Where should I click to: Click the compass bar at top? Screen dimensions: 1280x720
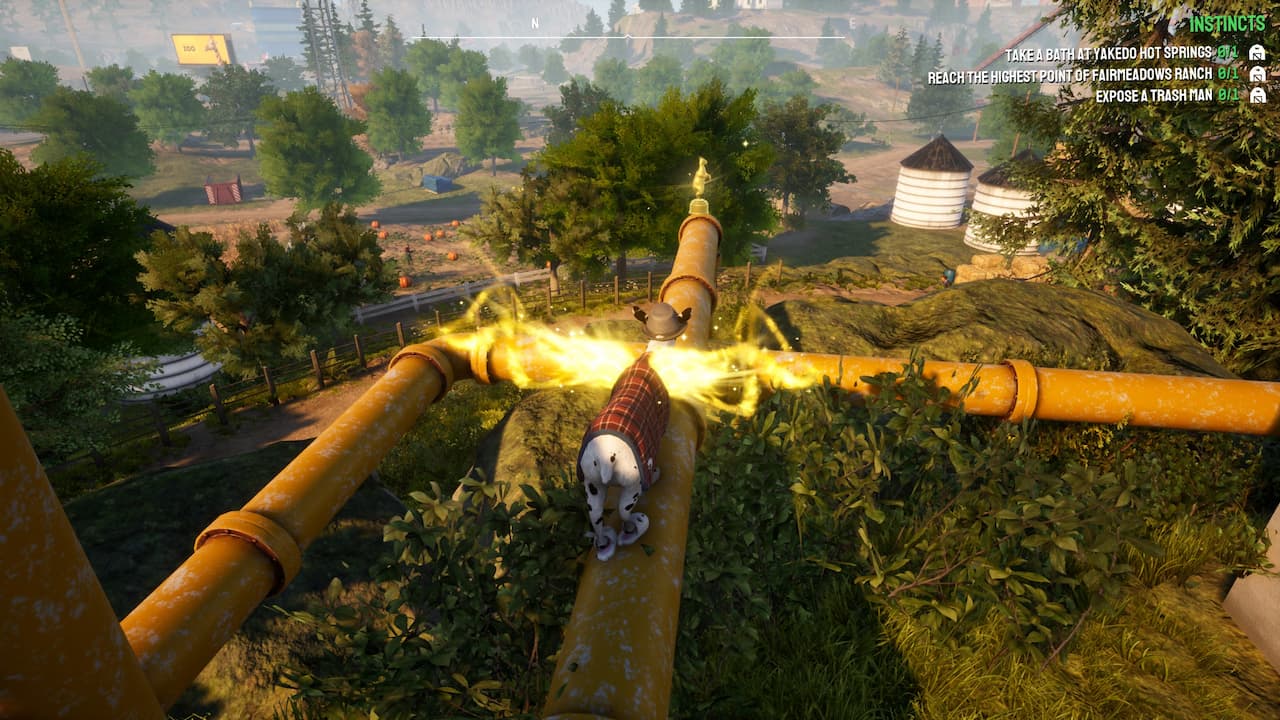(x=640, y=30)
